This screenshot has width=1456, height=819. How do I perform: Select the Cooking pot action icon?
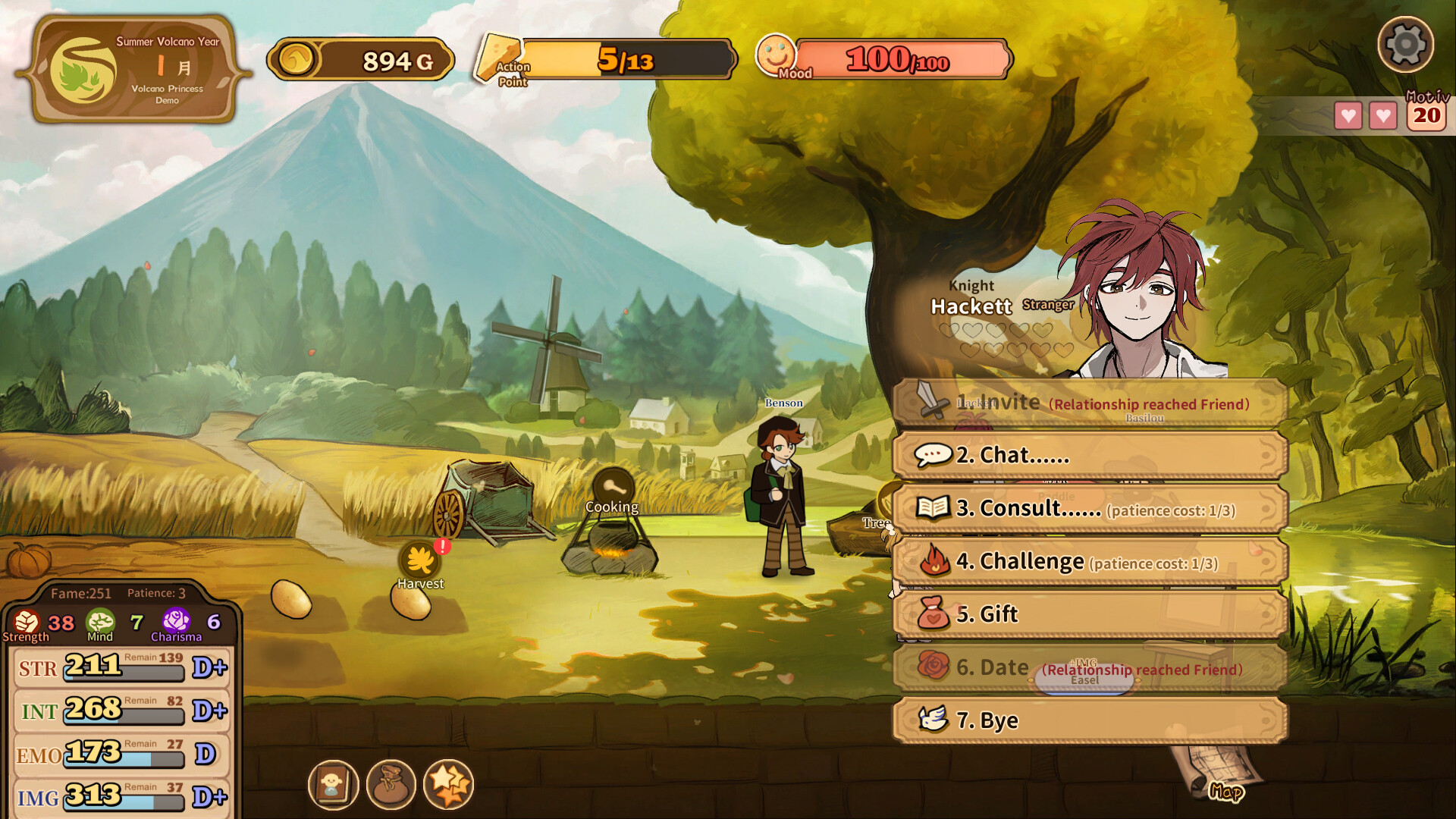click(613, 485)
